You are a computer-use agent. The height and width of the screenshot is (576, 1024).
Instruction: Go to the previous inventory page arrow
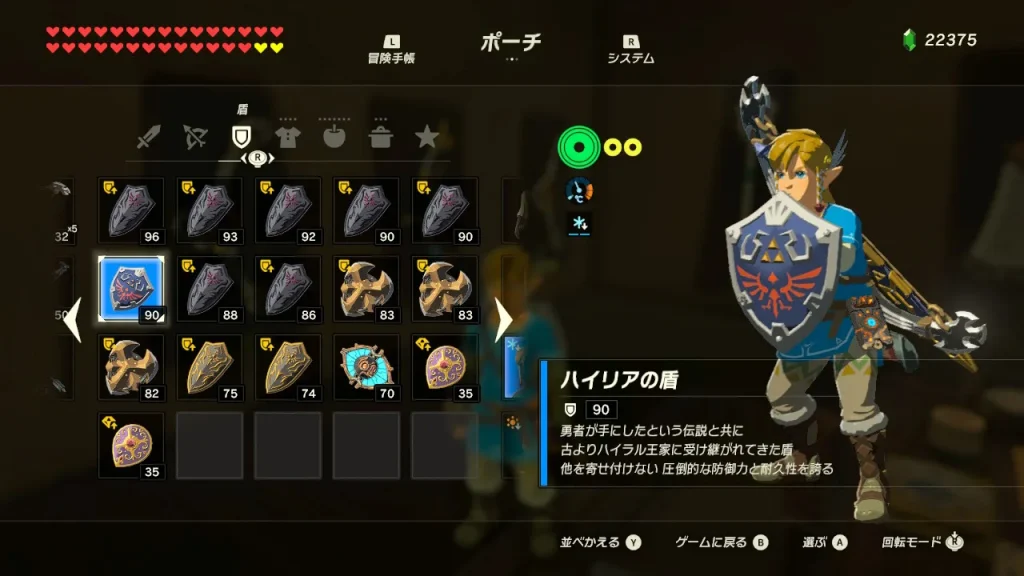point(74,321)
